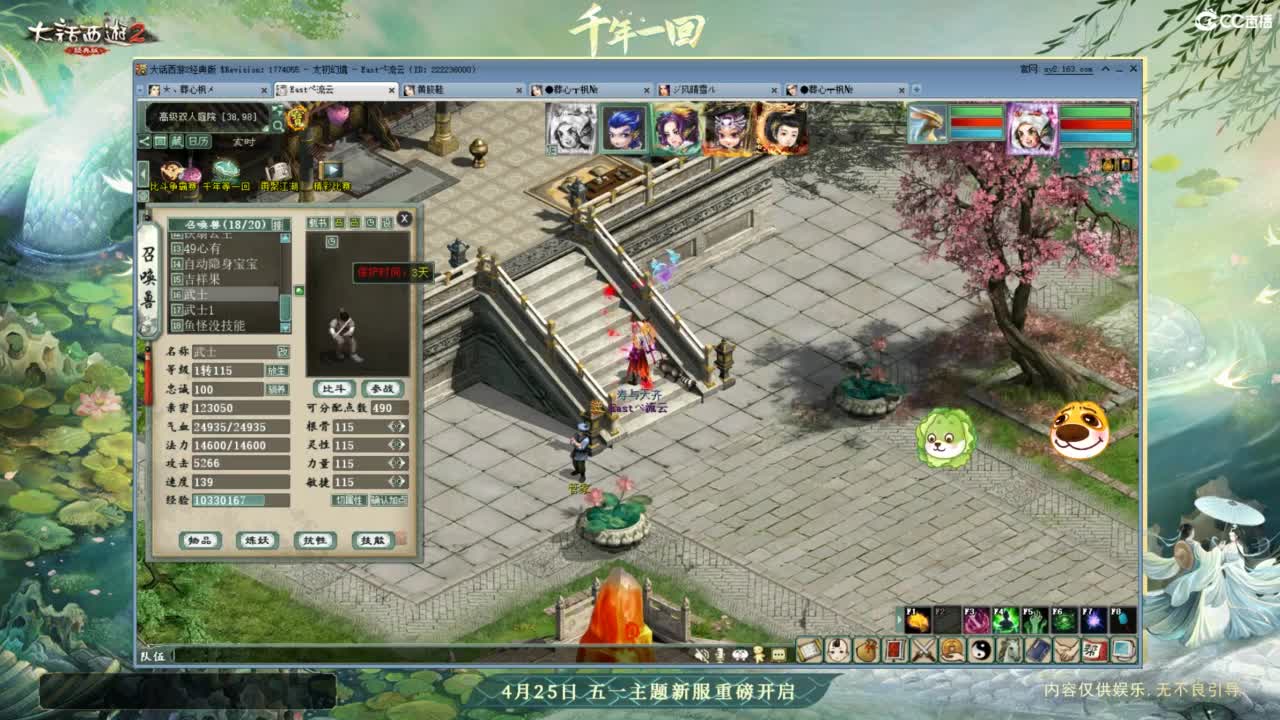Click the green 经验 experience progress bar
The height and width of the screenshot is (720, 1280).
point(230,499)
